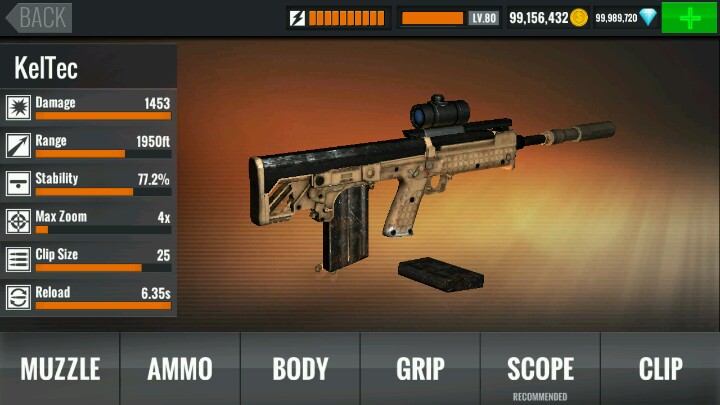
Task: Go back using the BACK button
Action: (x=38, y=17)
